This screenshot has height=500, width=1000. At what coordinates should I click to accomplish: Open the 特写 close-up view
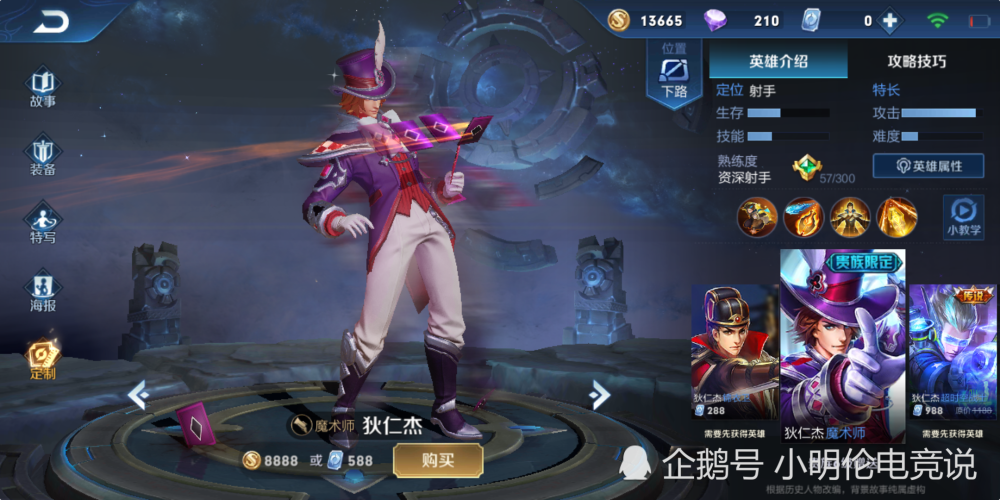click(x=42, y=222)
